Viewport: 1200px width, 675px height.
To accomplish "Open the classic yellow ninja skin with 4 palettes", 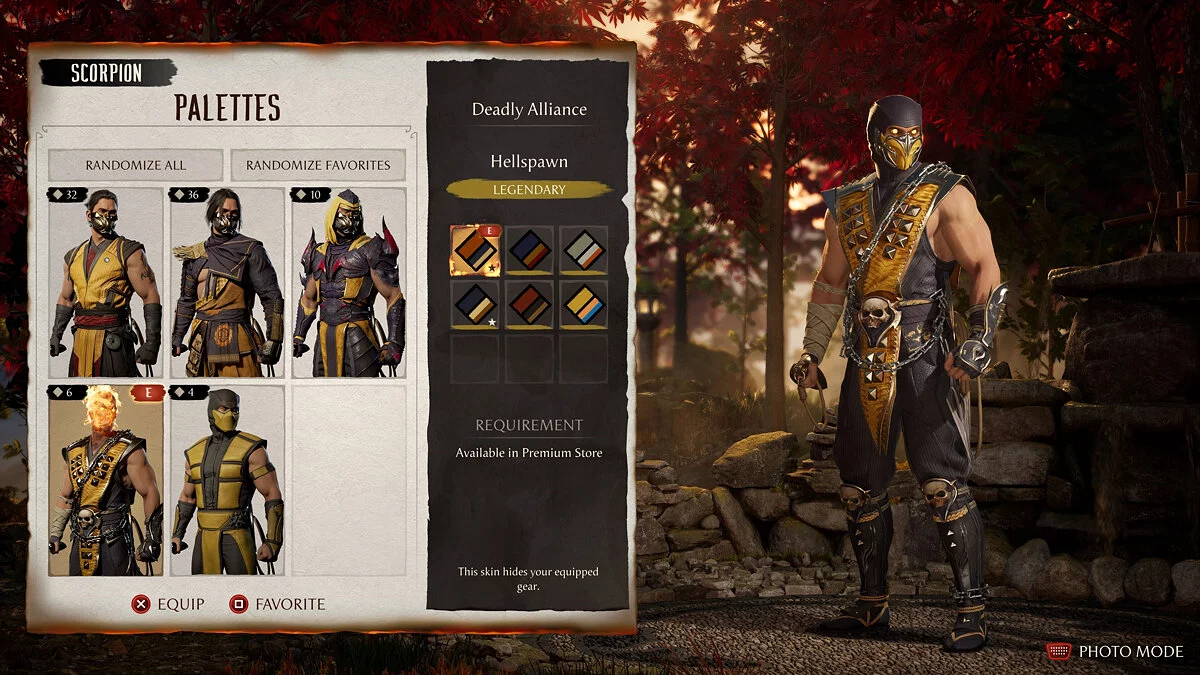I will pos(227,482).
